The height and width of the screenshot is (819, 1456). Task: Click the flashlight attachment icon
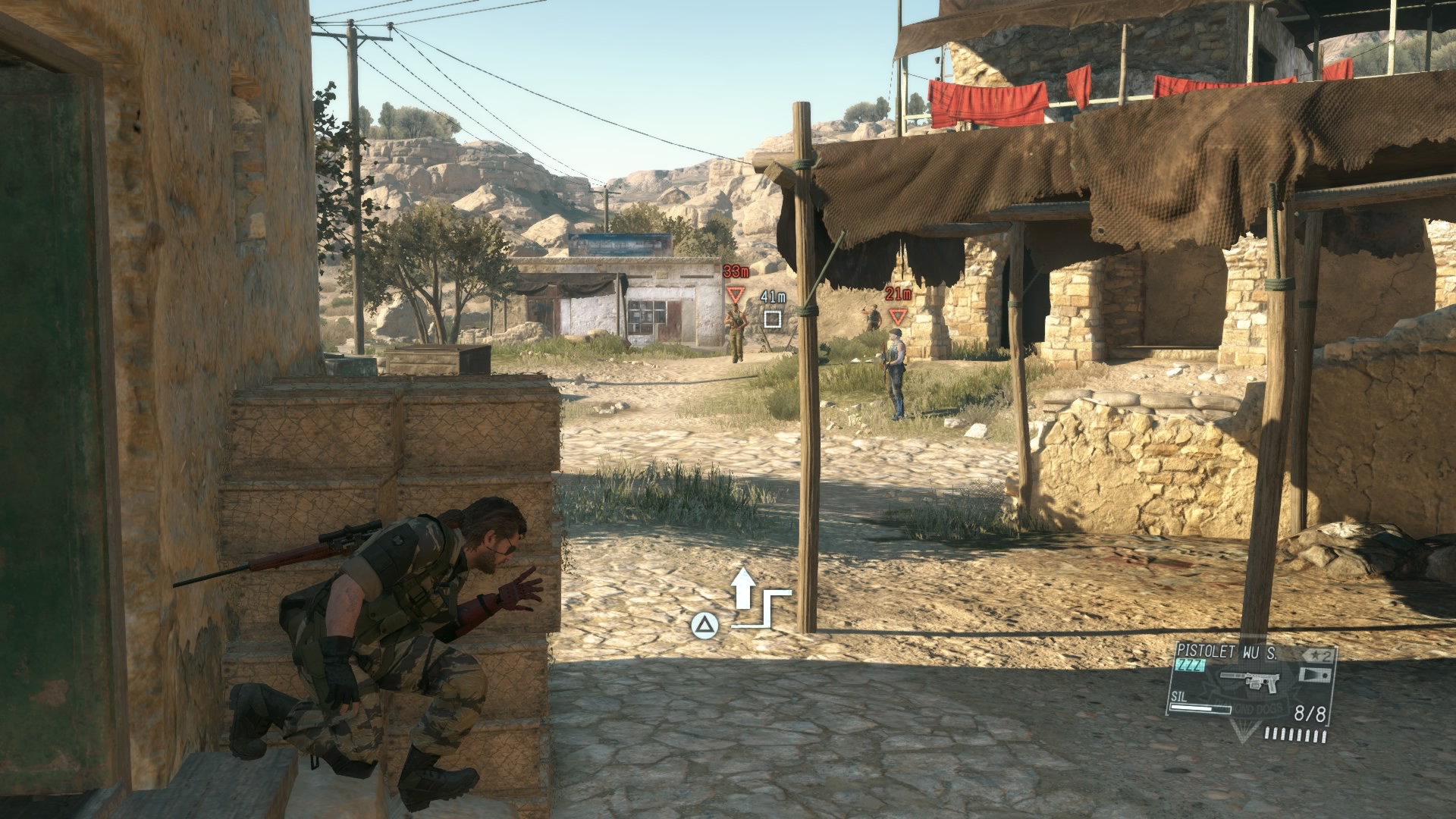(x=1314, y=674)
